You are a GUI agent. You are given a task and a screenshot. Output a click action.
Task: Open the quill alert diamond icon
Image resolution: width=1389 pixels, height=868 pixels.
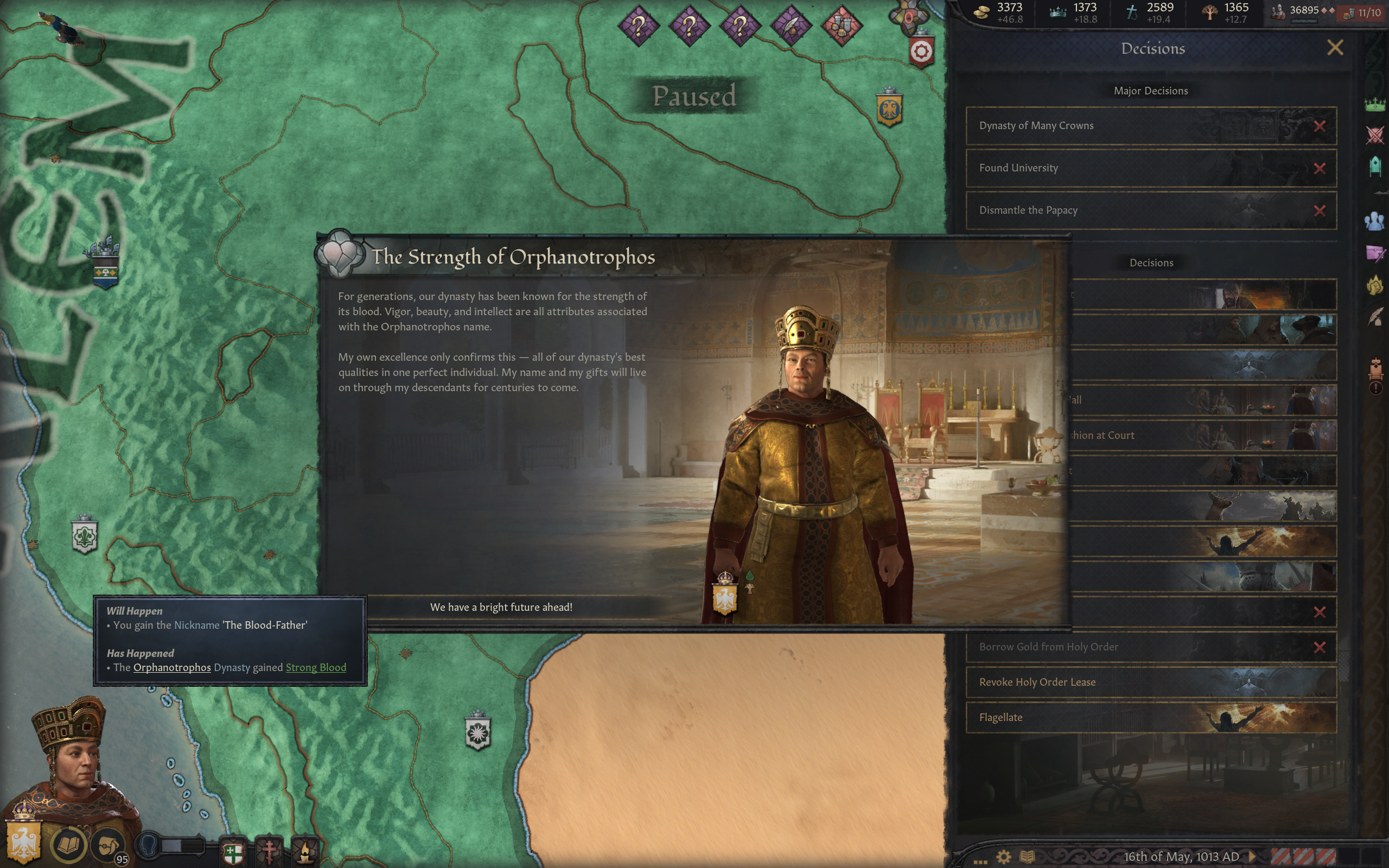click(791, 25)
